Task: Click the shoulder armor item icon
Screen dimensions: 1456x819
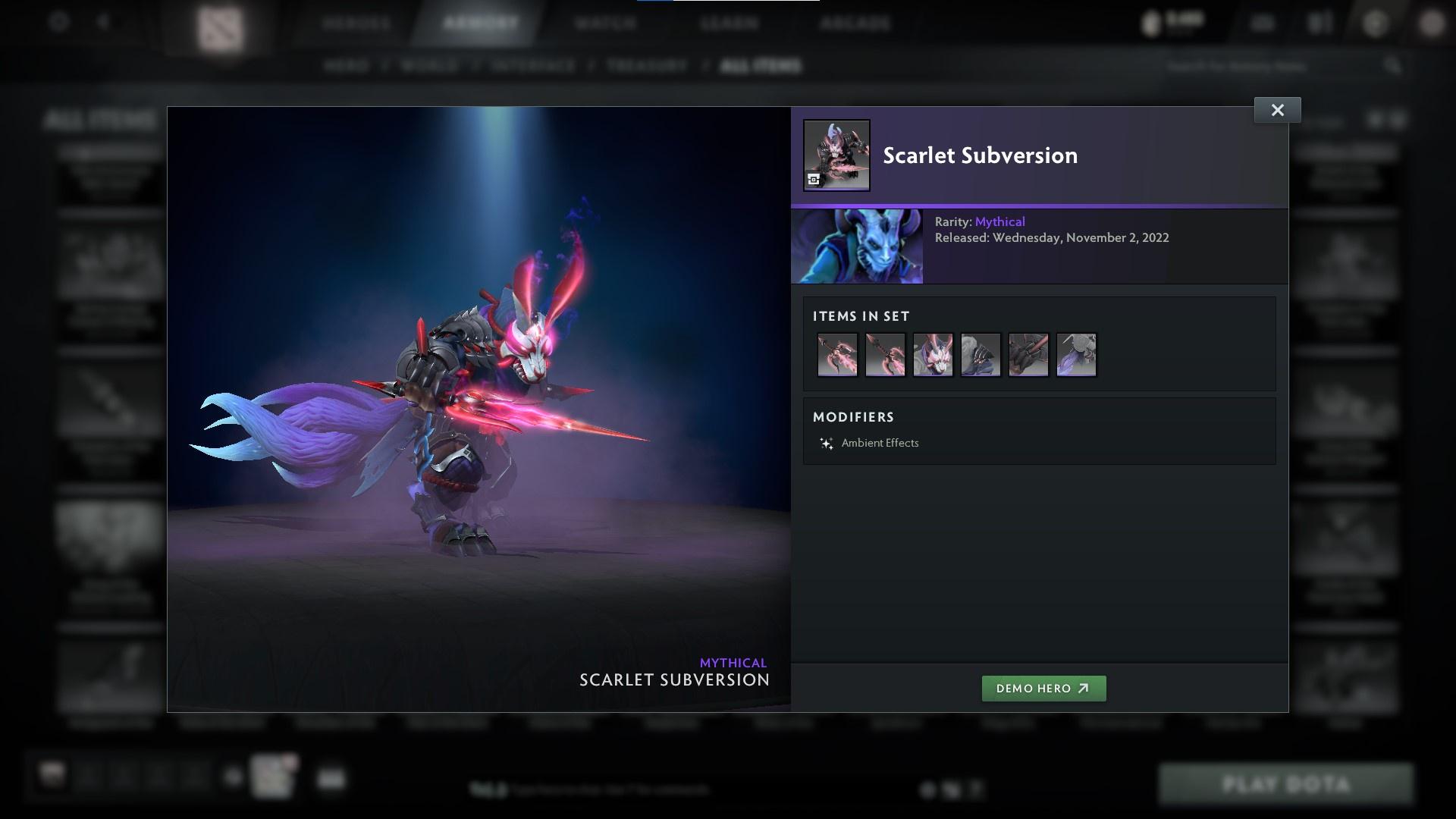Action: pyautogui.click(x=981, y=354)
